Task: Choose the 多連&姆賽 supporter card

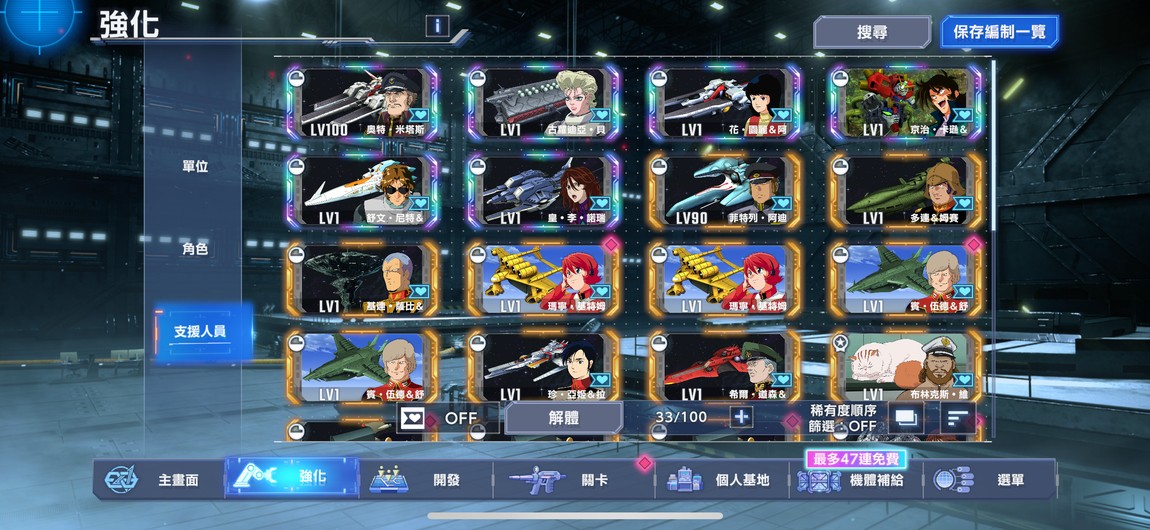Action: [x=906, y=190]
